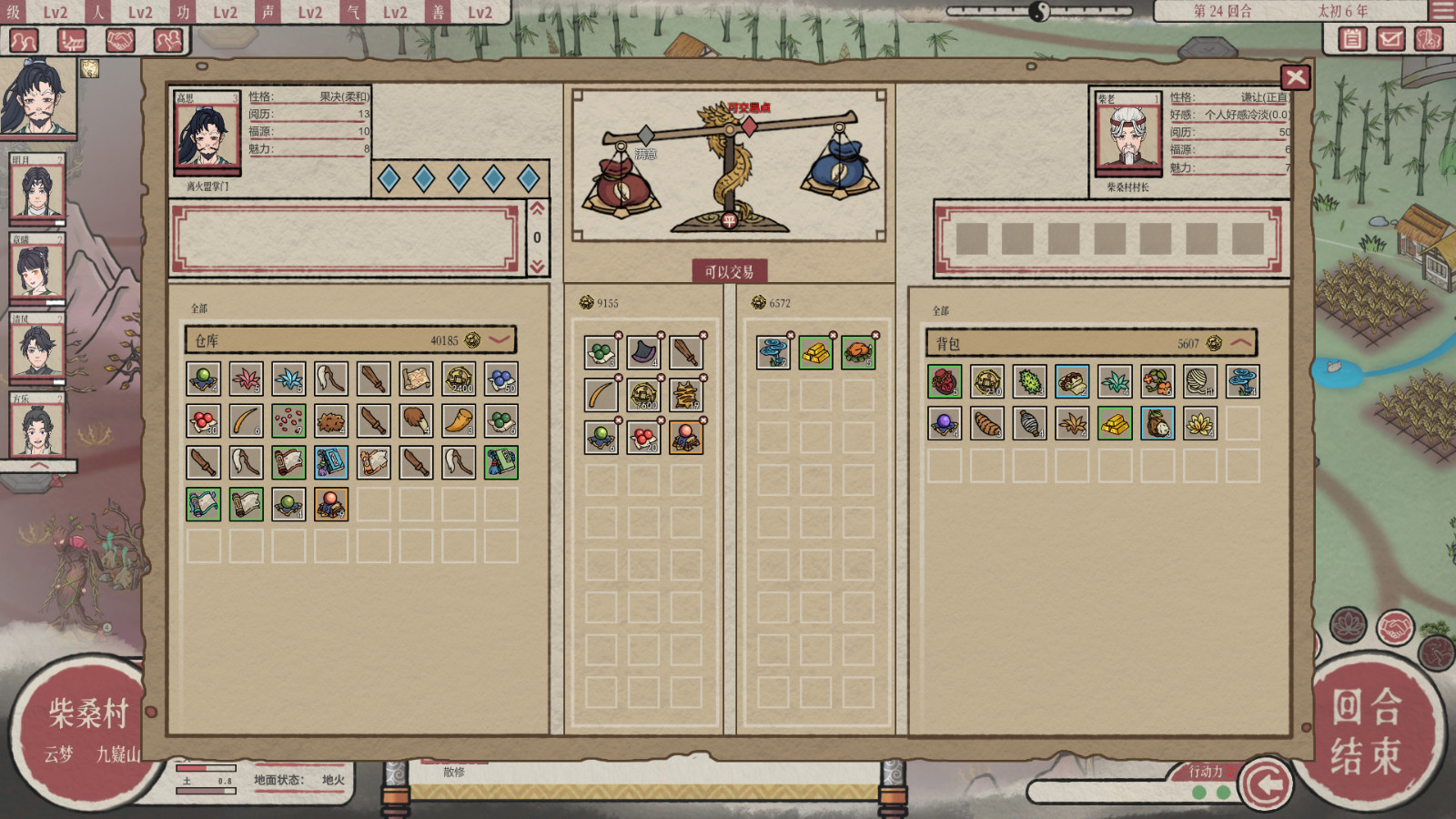
Task: Collapse the 仓库 warehouse section
Action: point(500,339)
